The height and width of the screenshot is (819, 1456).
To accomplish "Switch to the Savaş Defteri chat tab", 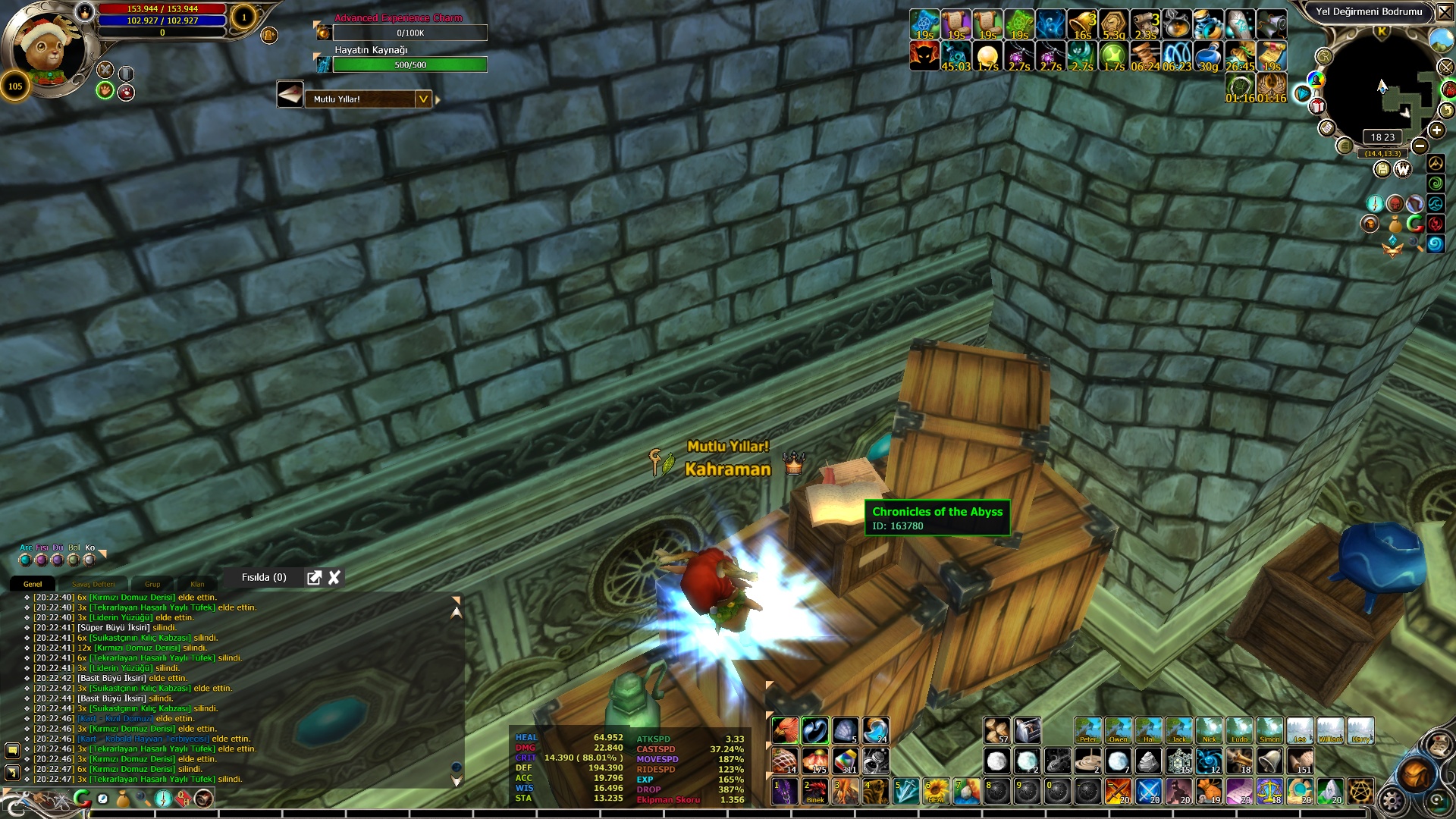I will 93,584.
